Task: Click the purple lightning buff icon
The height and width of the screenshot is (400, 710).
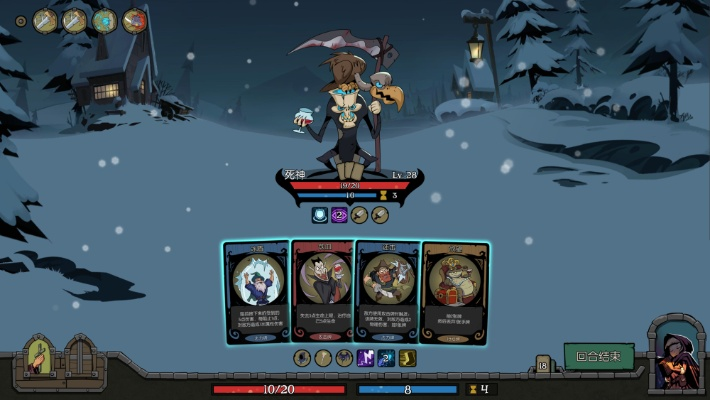Action: coord(365,357)
